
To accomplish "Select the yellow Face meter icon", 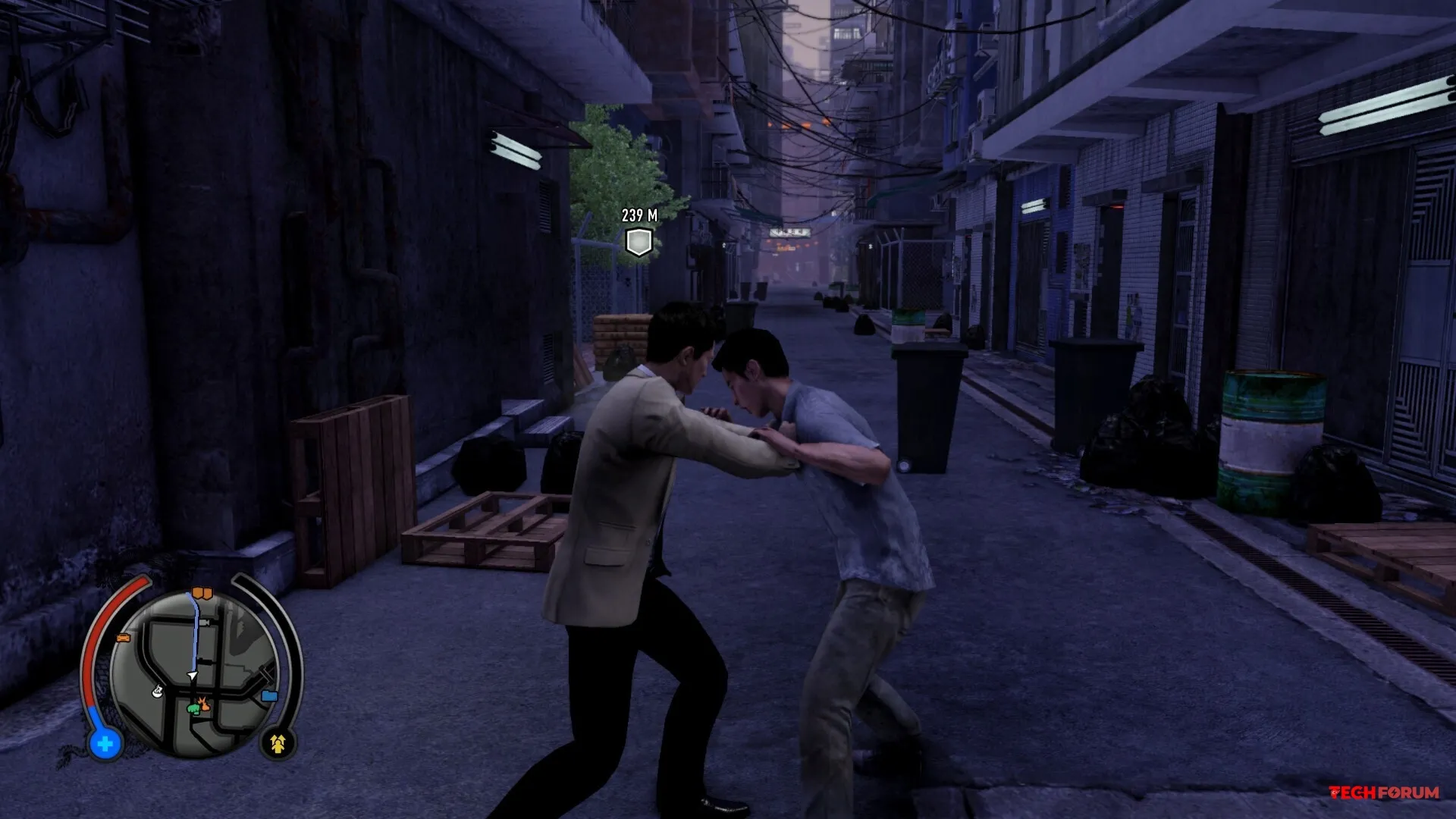I will click(x=278, y=744).
